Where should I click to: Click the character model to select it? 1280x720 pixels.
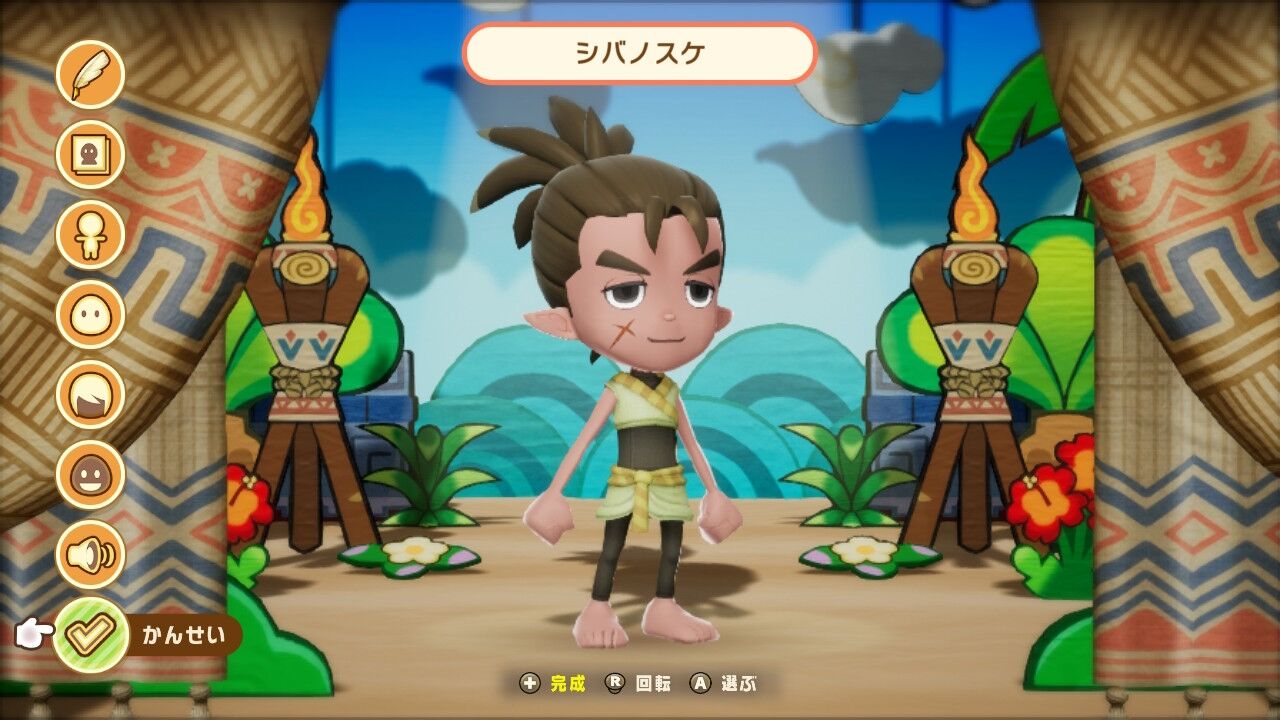(630, 400)
